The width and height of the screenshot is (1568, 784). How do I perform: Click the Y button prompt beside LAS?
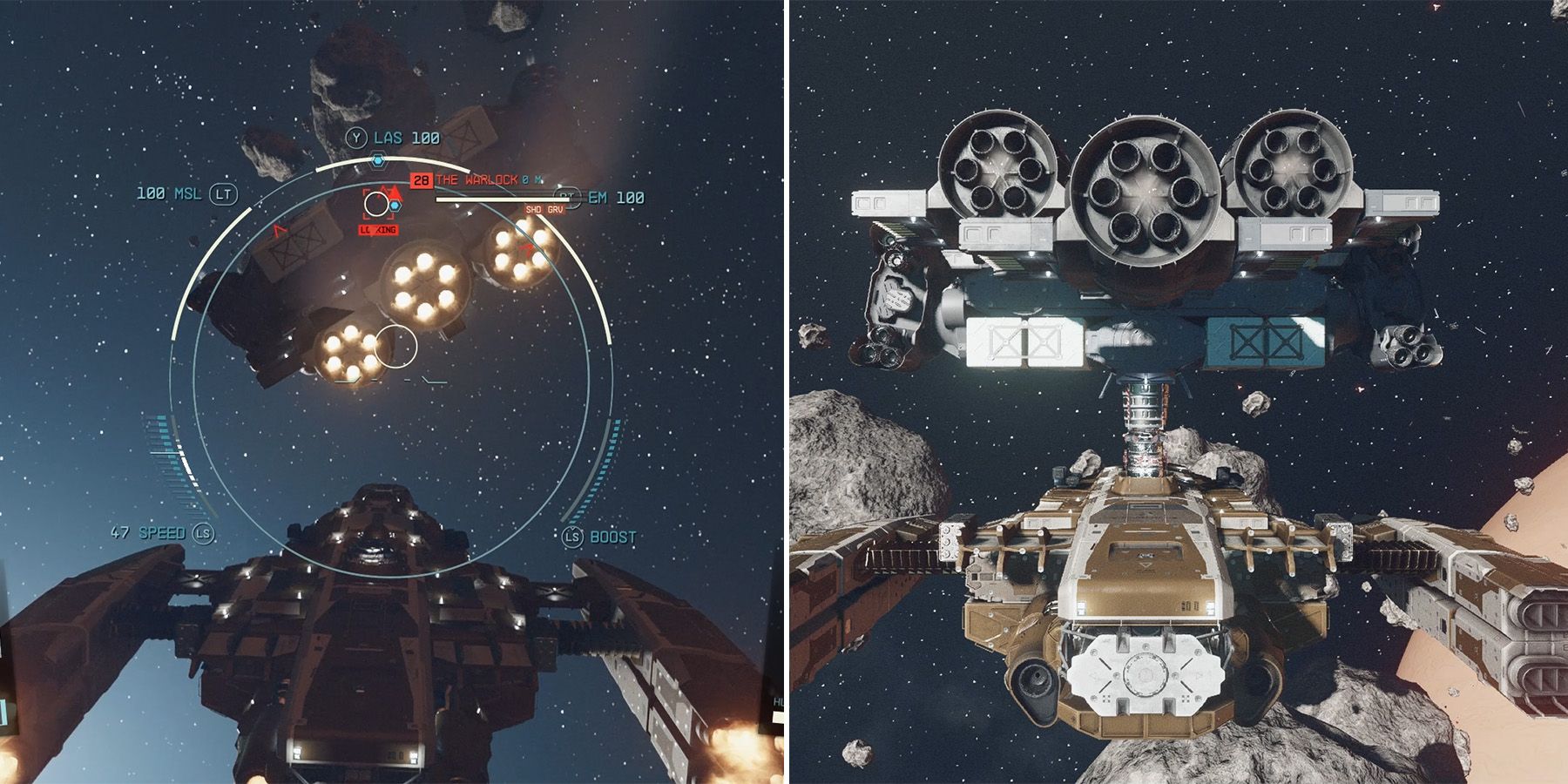tap(357, 138)
